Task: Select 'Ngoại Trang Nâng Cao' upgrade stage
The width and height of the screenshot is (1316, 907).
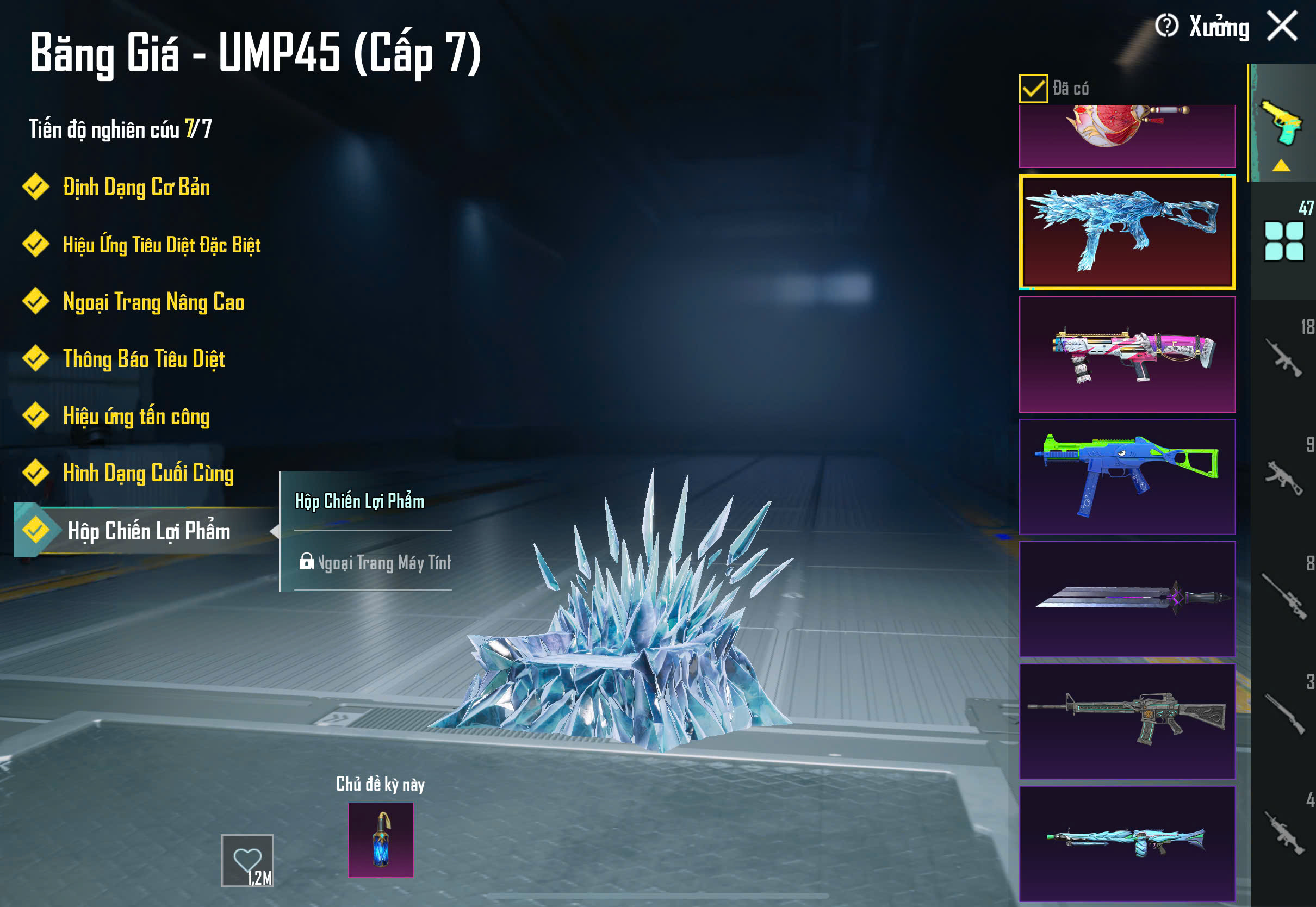Action: [x=153, y=302]
